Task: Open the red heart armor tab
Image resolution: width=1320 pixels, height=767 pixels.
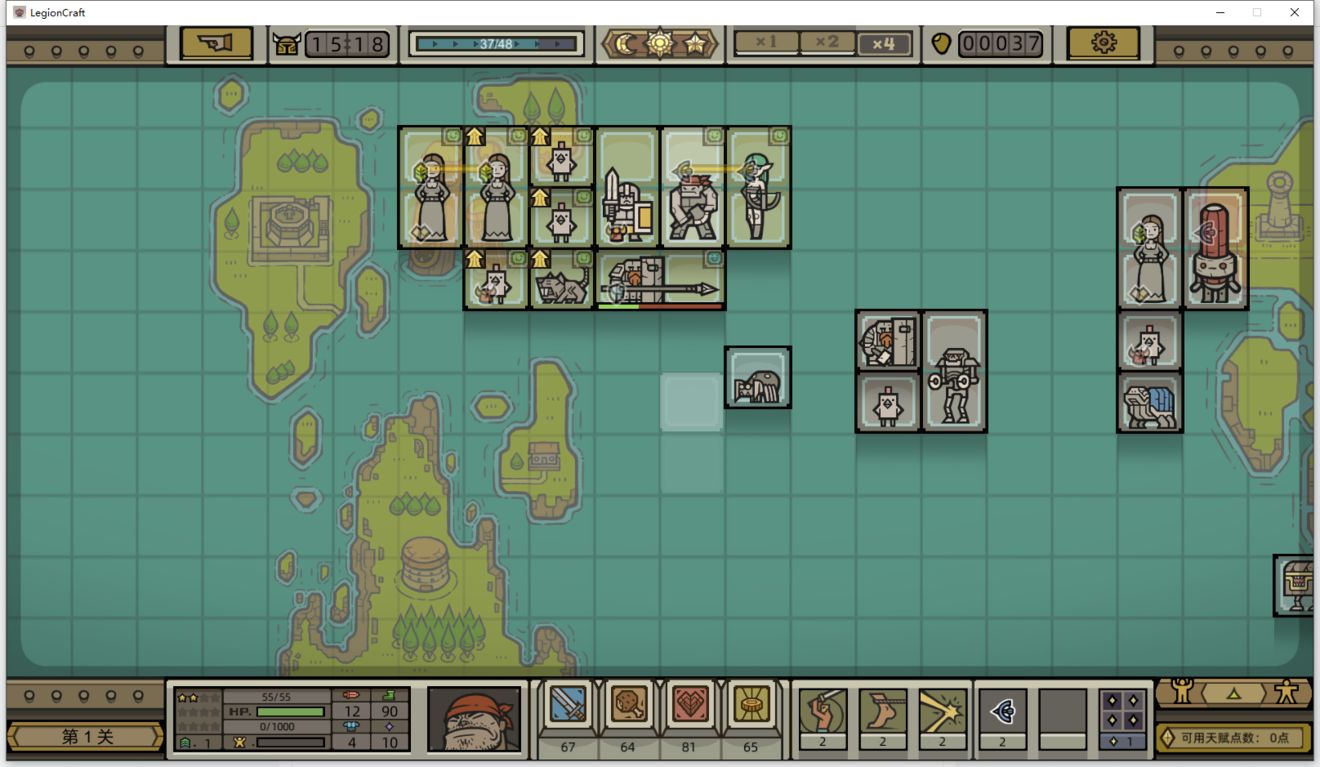Action: pyautogui.click(x=690, y=707)
